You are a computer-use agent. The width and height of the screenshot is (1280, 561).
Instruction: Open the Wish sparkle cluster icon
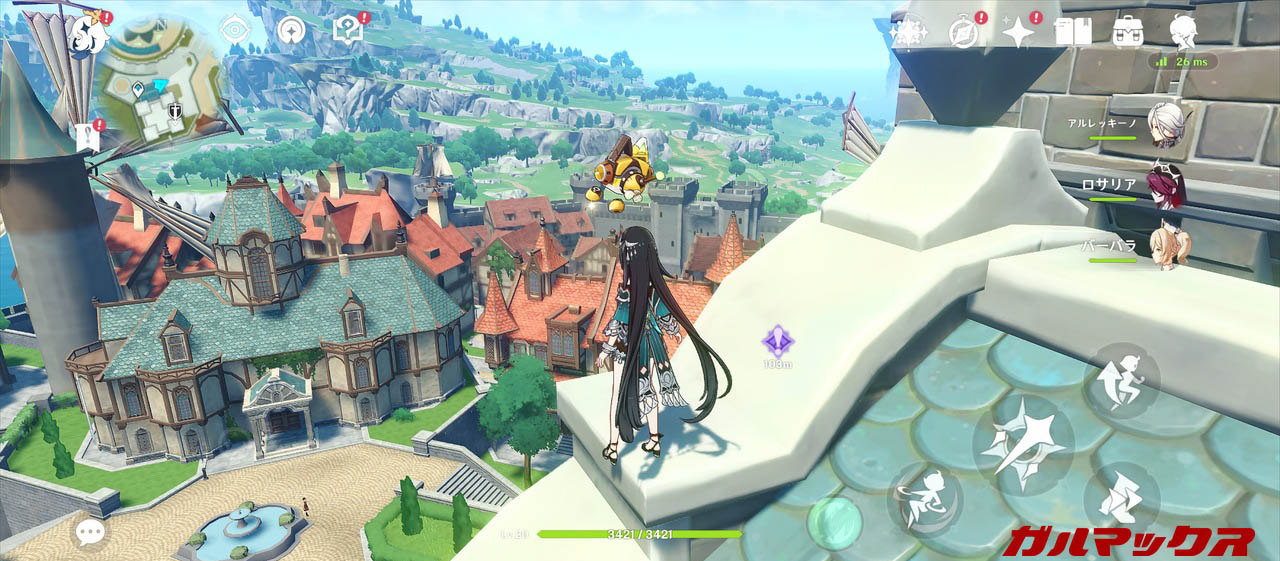(x=908, y=32)
